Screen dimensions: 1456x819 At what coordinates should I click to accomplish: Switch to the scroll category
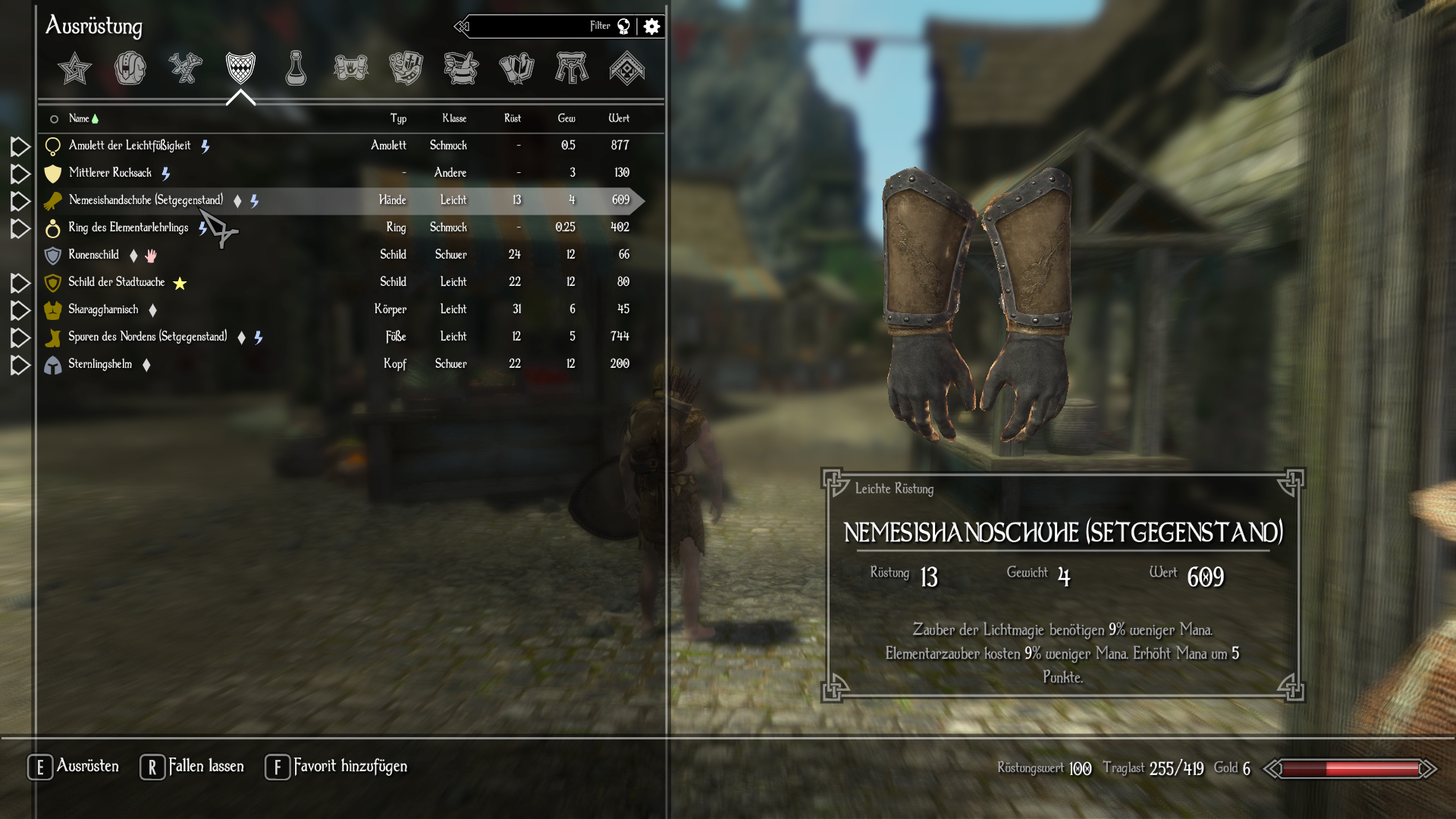(x=351, y=68)
